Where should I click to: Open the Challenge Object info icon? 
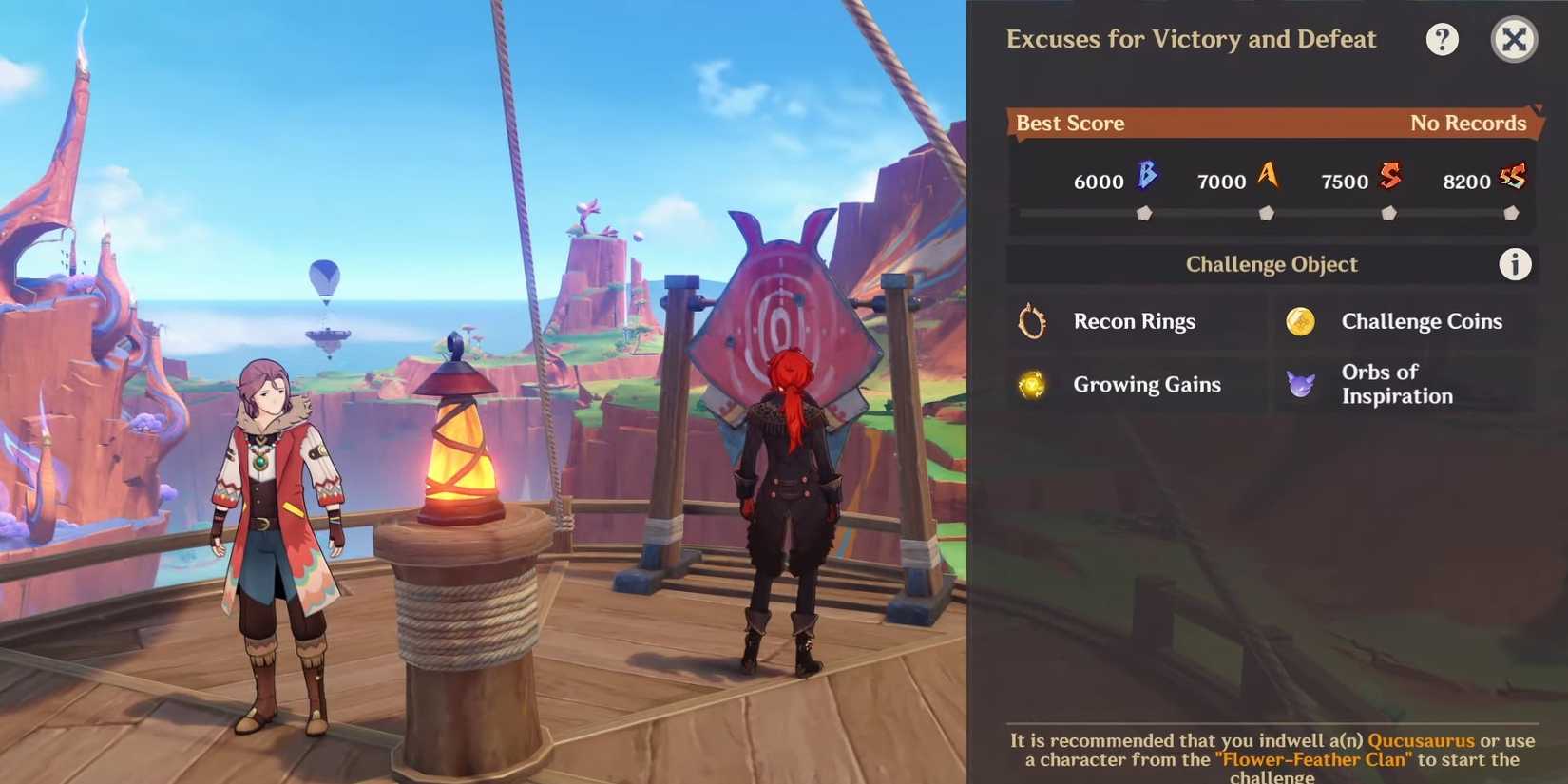(x=1515, y=264)
